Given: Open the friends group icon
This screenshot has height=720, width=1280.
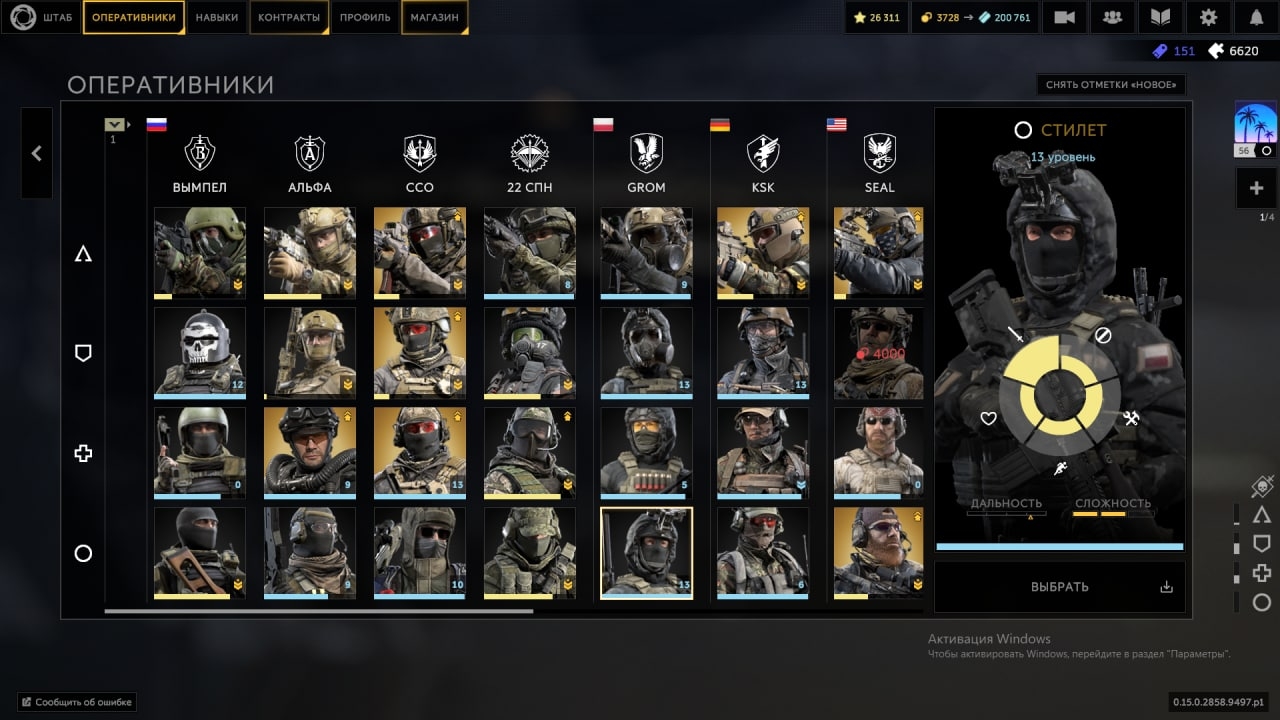Looking at the screenshot, I should (1112, 17).
